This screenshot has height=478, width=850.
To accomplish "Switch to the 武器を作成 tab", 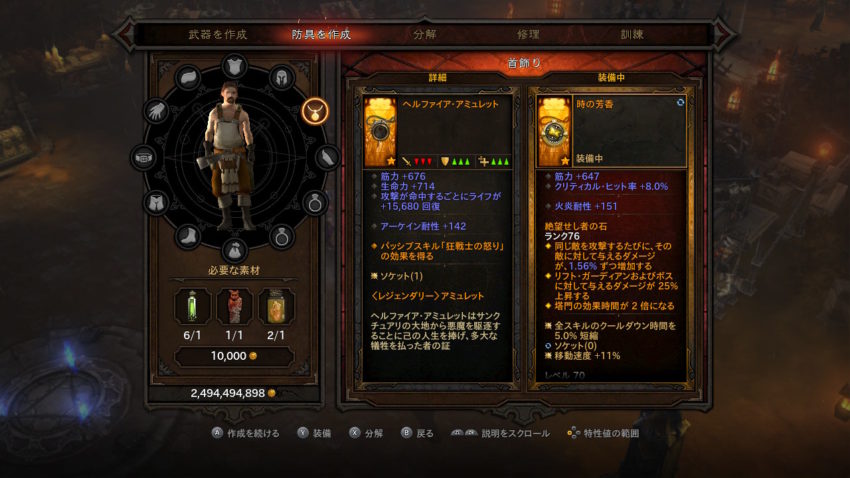I will (217, 34).
